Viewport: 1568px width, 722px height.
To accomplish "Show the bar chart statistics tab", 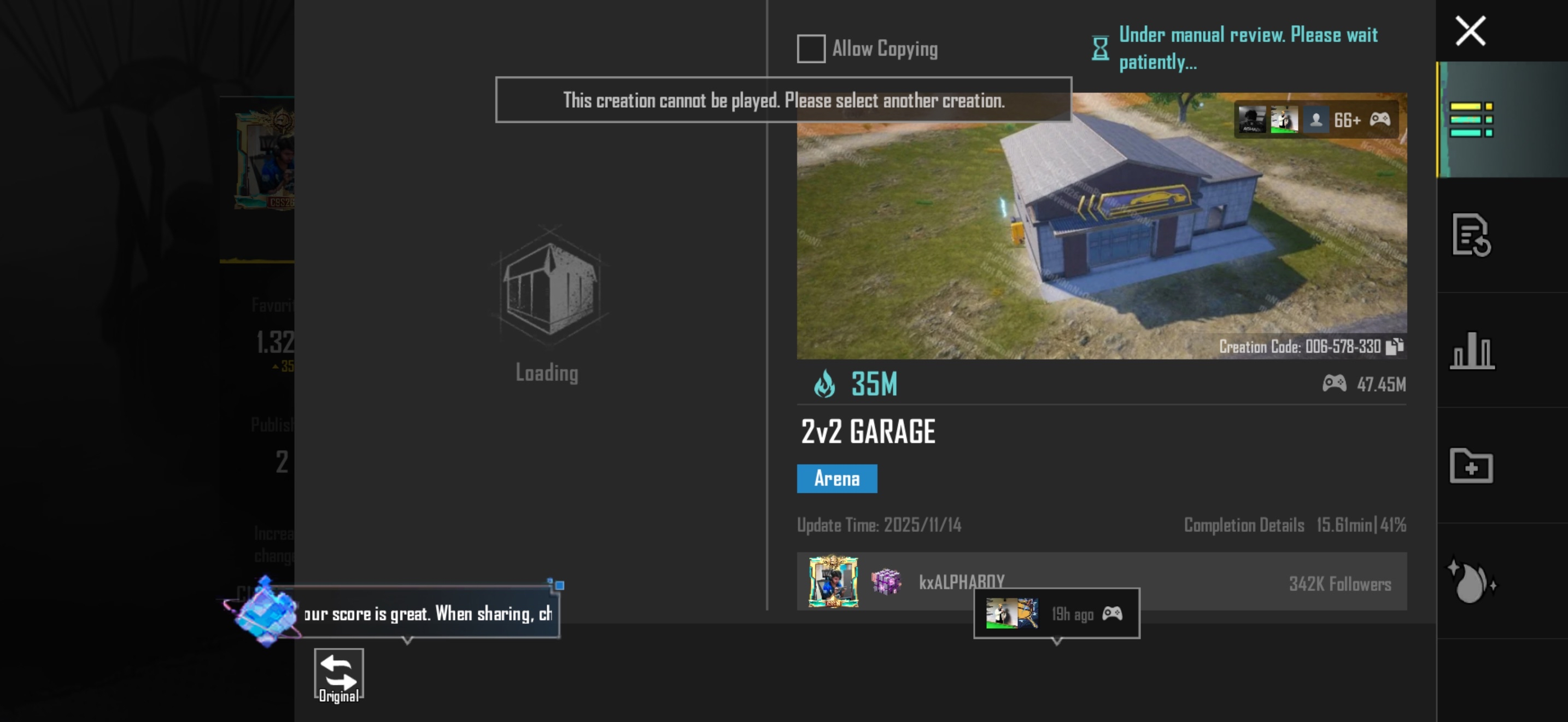I will point(1471,351).
